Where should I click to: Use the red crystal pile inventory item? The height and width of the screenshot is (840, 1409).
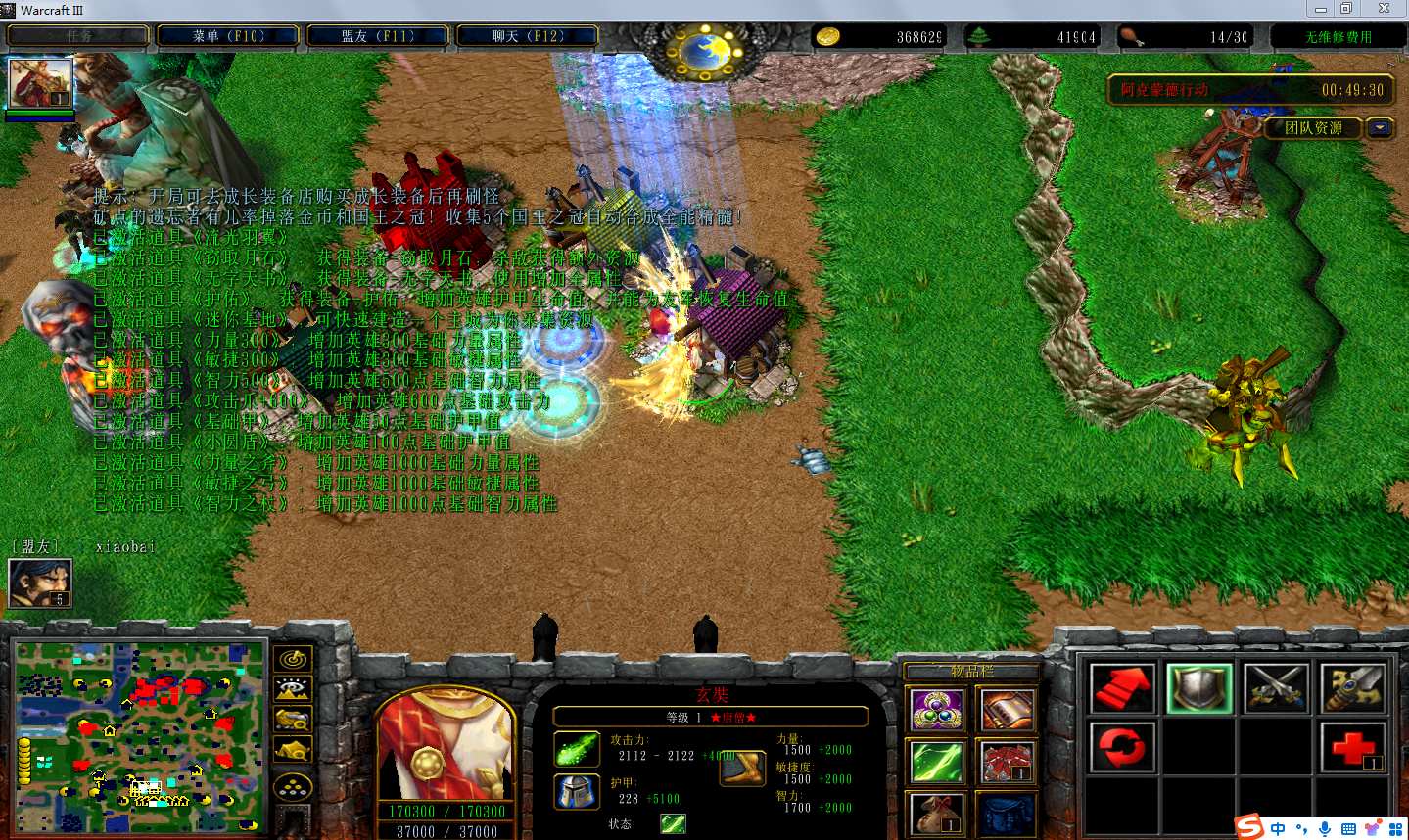pyautogui.click(x=1007, y=762)
